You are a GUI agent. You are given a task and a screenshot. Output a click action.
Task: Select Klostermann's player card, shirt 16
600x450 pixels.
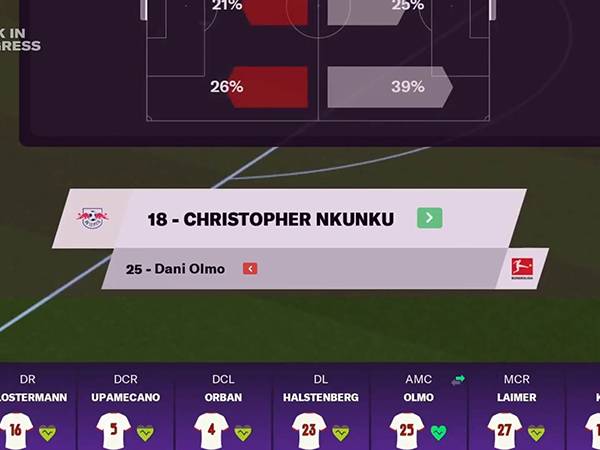click(x=30, y=412)
